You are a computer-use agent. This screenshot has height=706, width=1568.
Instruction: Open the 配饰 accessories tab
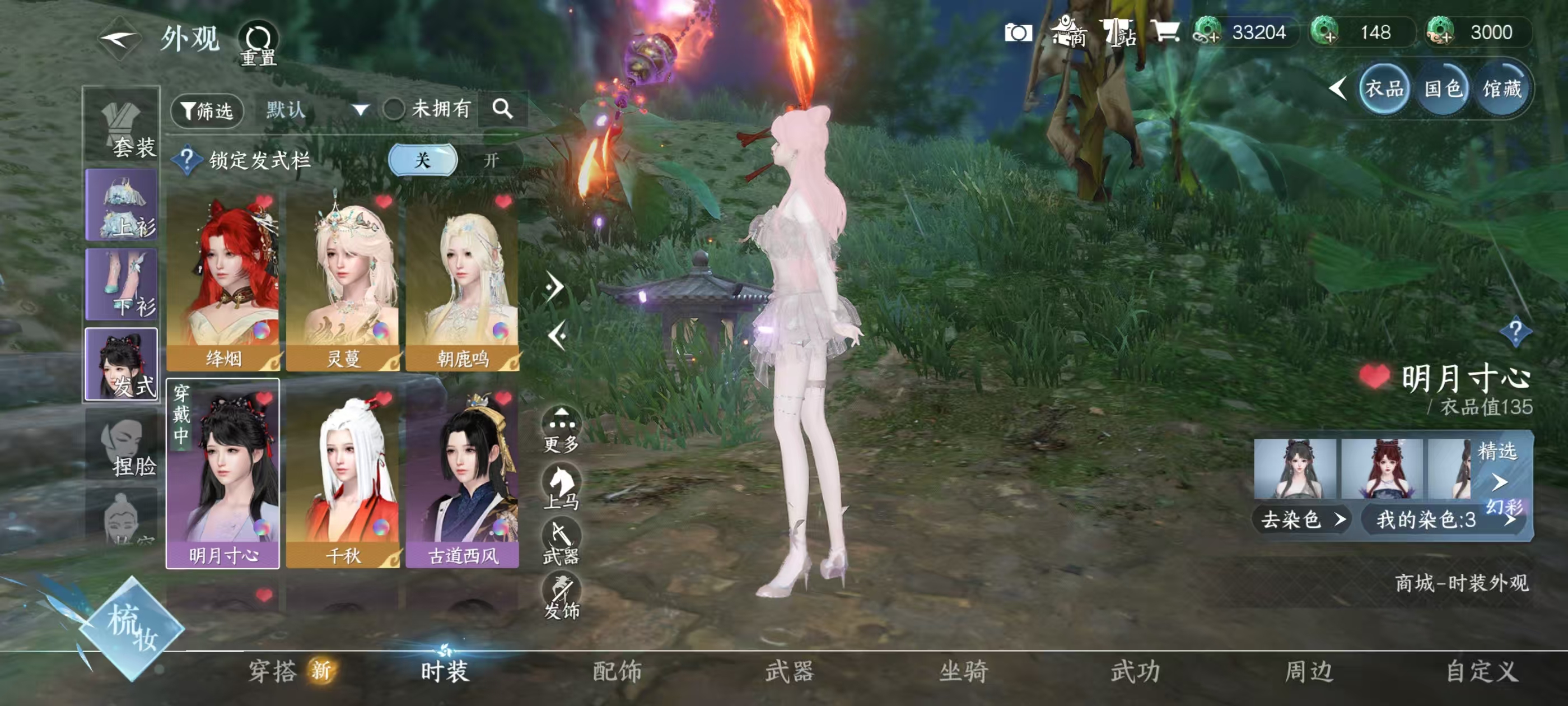tap(618, 671)
